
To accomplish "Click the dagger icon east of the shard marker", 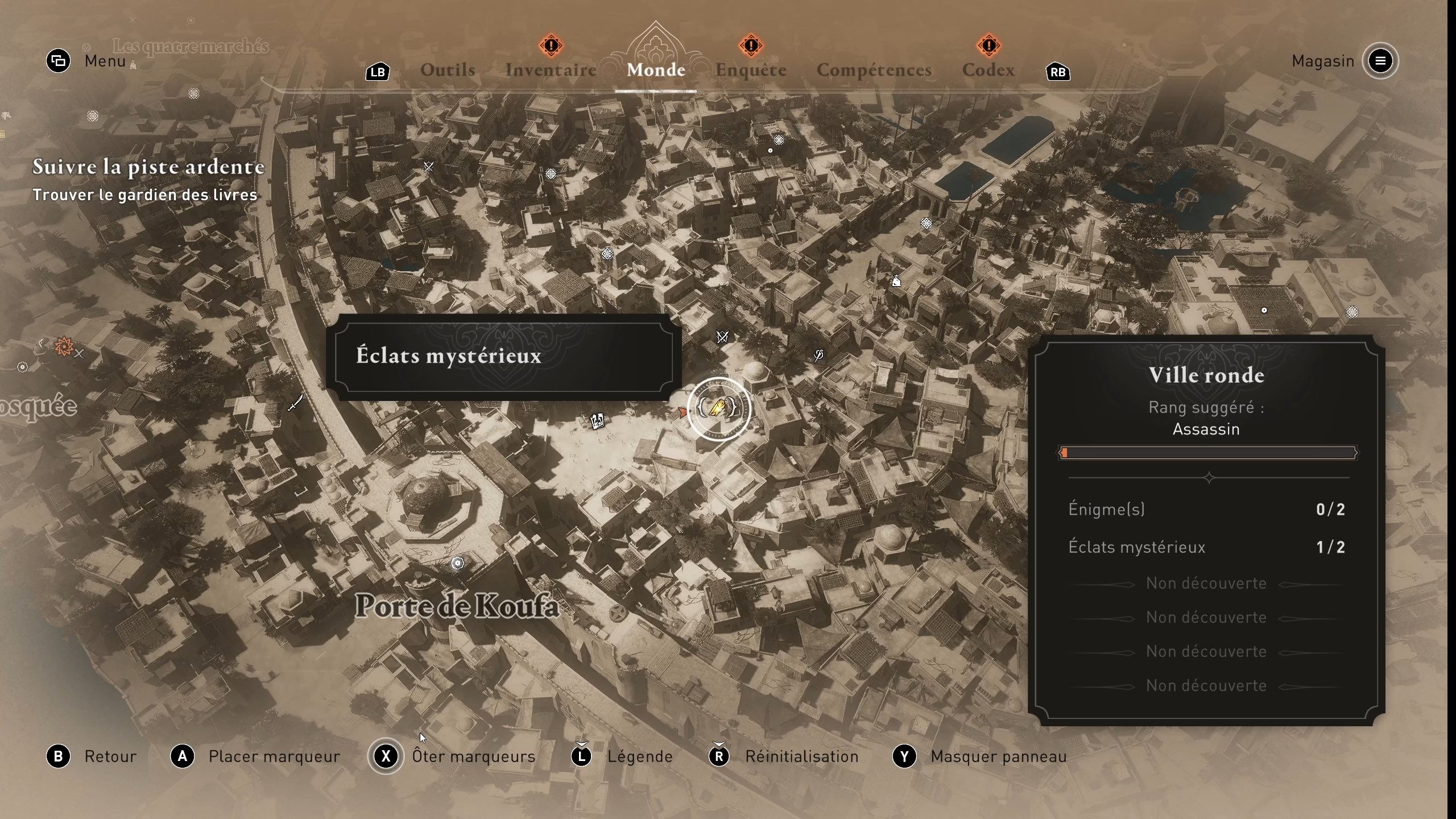I will [x=819, y=357].
